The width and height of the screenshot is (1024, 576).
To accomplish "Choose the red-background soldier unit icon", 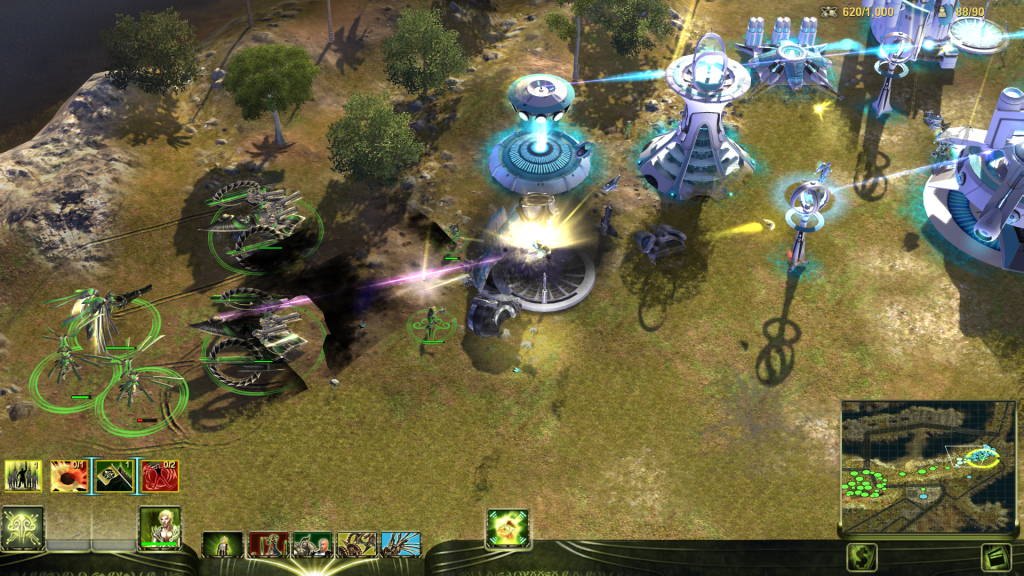I will [268, 545].
